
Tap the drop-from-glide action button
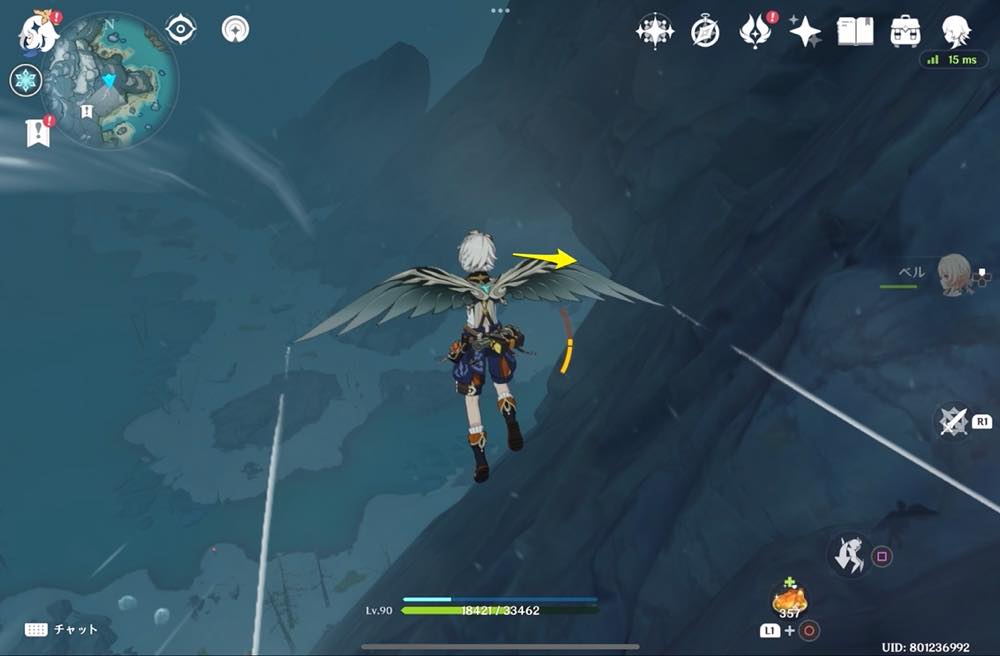tap(848, 555)
